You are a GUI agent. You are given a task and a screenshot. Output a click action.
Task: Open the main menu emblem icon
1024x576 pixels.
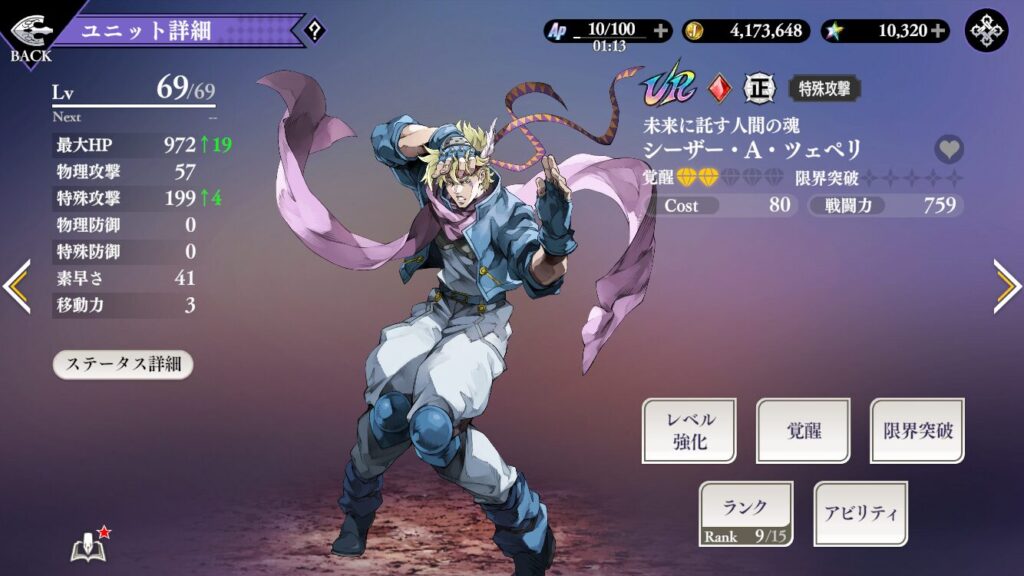[x=986, y=31]
